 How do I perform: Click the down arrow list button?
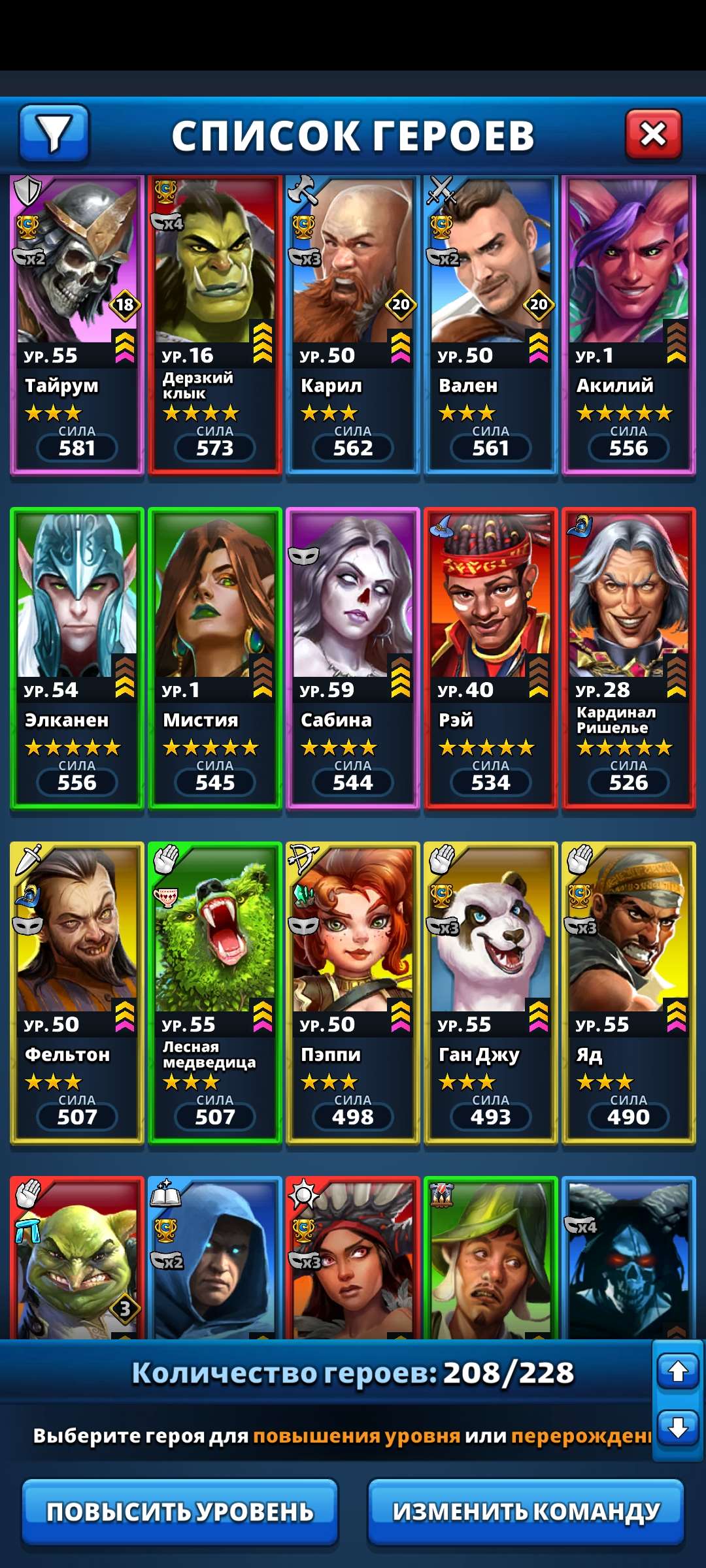(x=678, y=1428)
